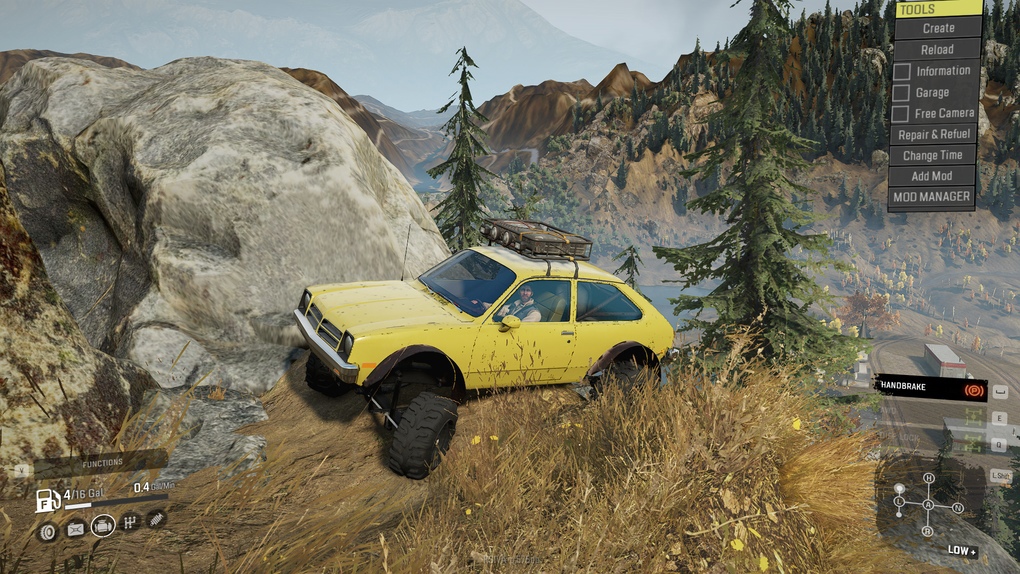Switch the gear selector to Neutral
Viewport: 1020px width, 574px height.
(958, 508)
